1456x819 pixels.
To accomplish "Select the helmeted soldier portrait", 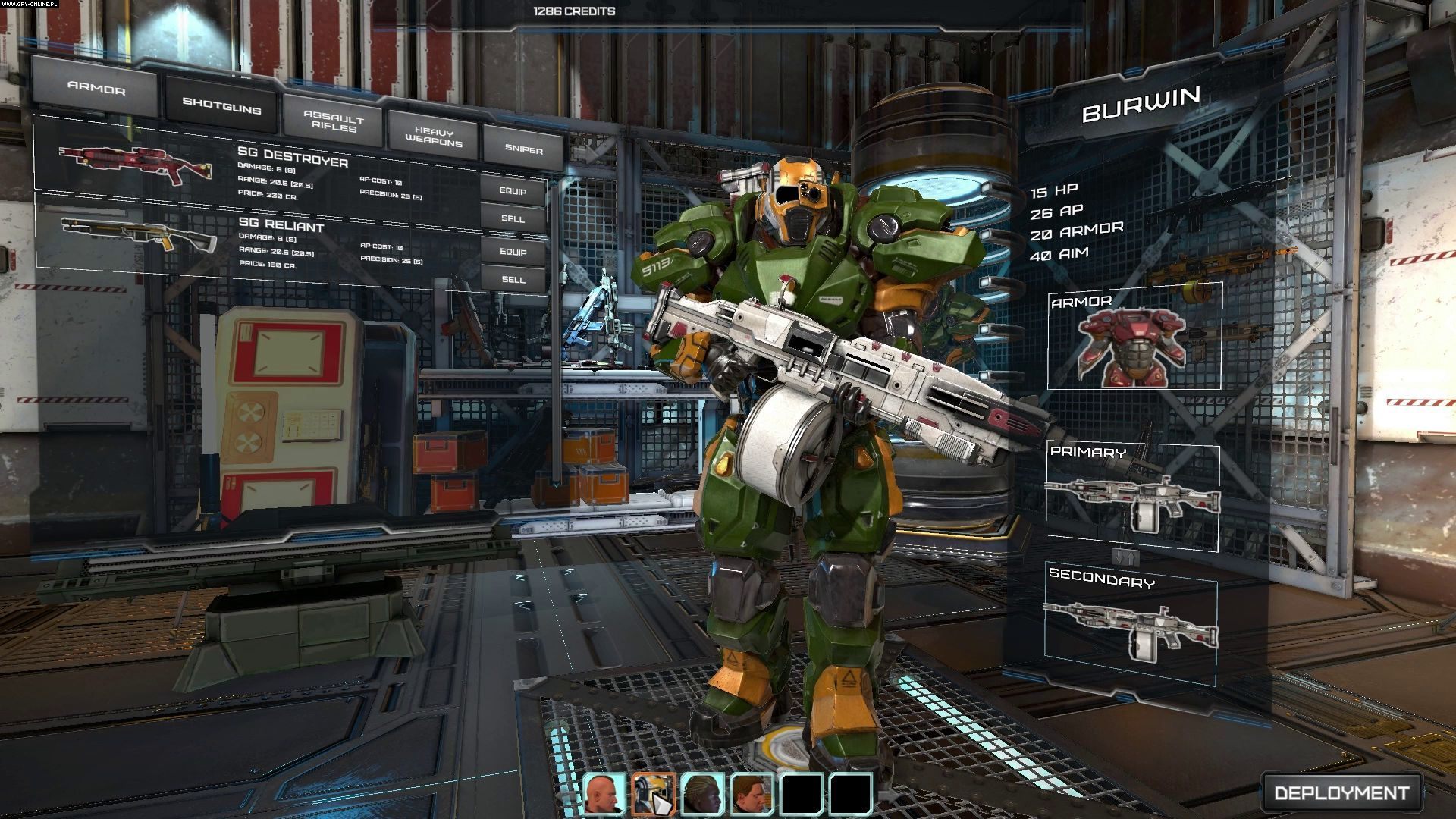I will 653,794.
